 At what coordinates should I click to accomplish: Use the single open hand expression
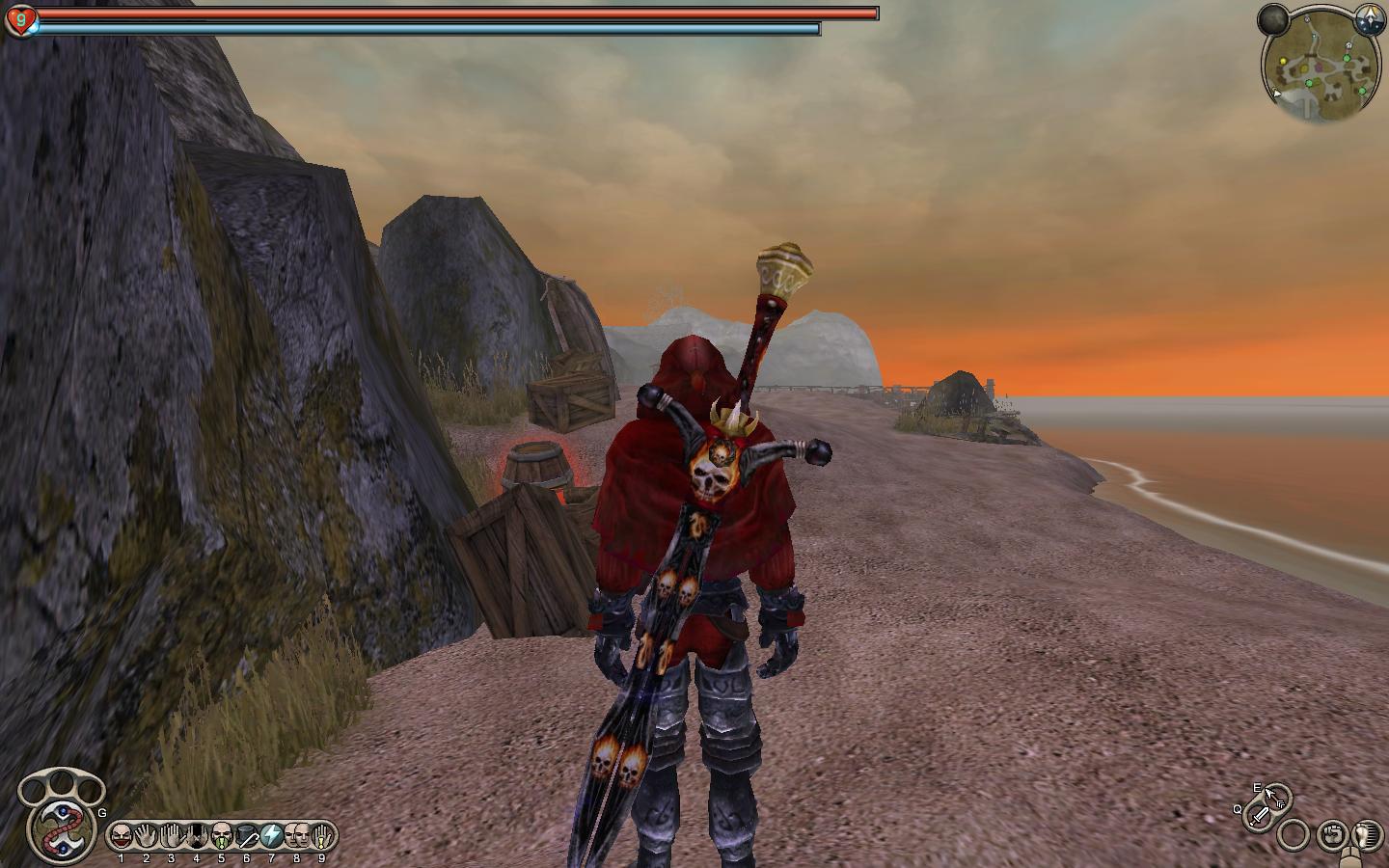coord(147,835)
